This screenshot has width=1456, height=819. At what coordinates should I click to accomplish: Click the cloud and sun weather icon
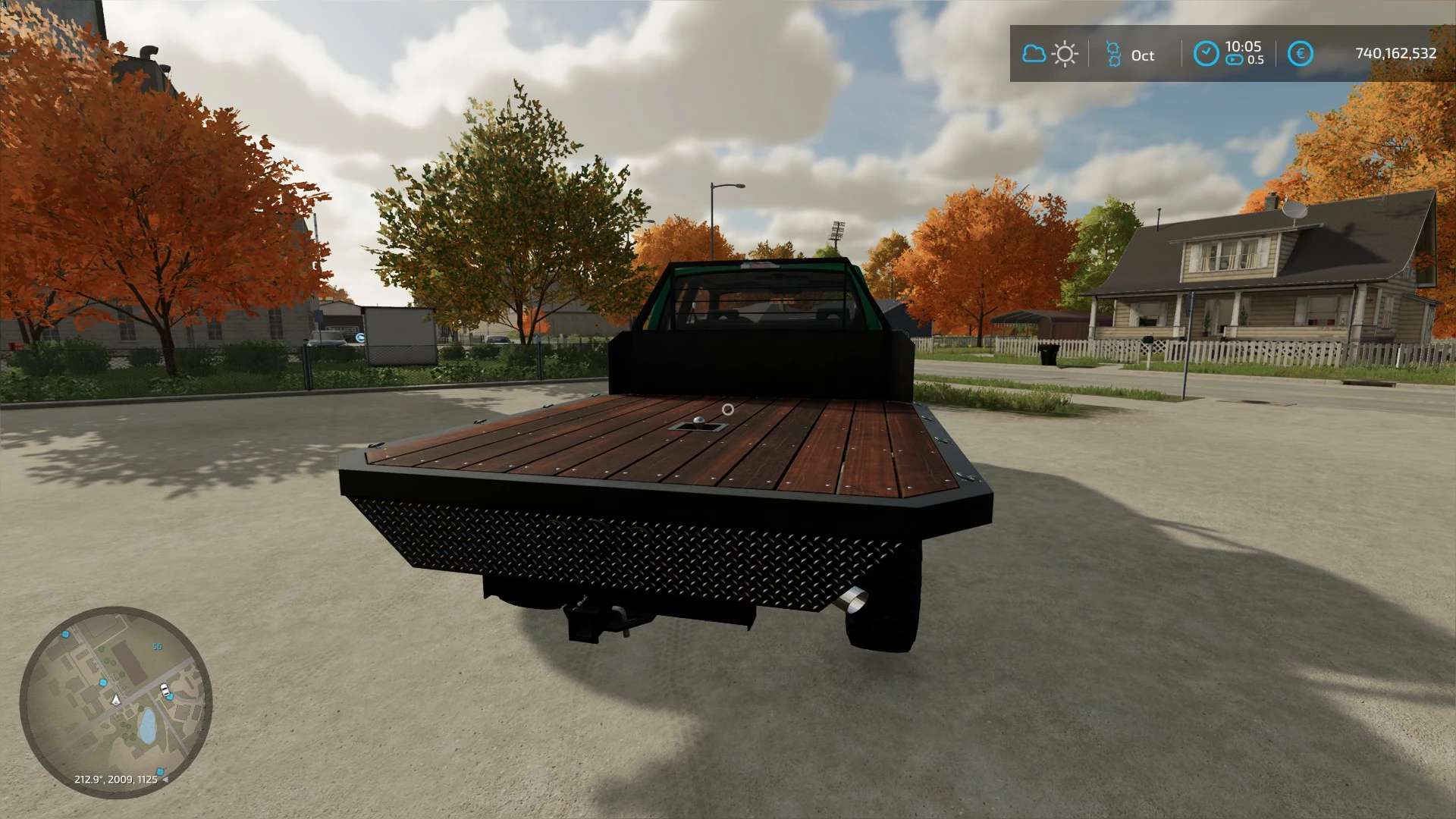1050,54
